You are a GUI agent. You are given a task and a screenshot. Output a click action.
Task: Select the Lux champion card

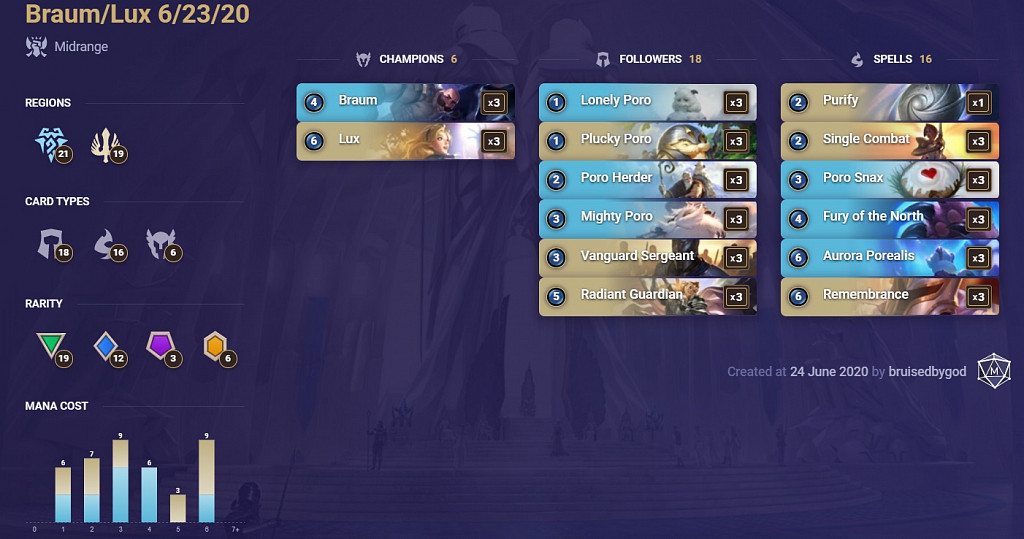[x=405, y=140]
